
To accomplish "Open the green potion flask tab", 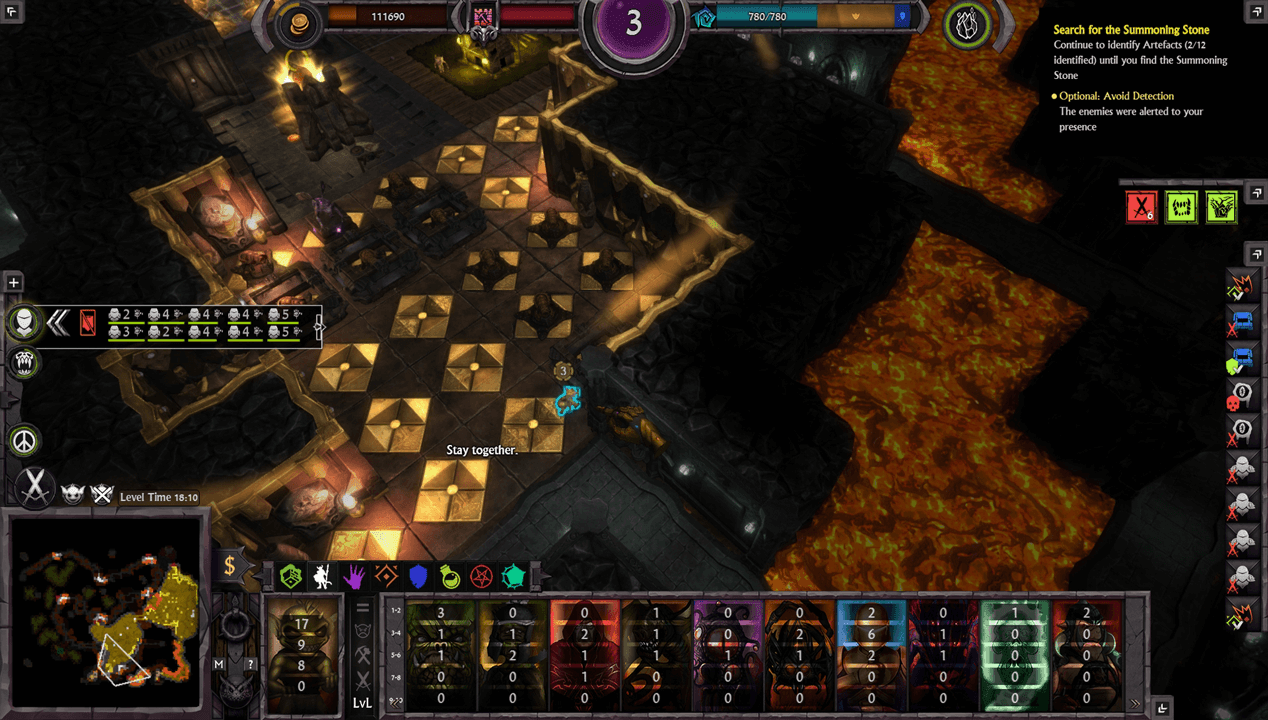I will [450, 575].
